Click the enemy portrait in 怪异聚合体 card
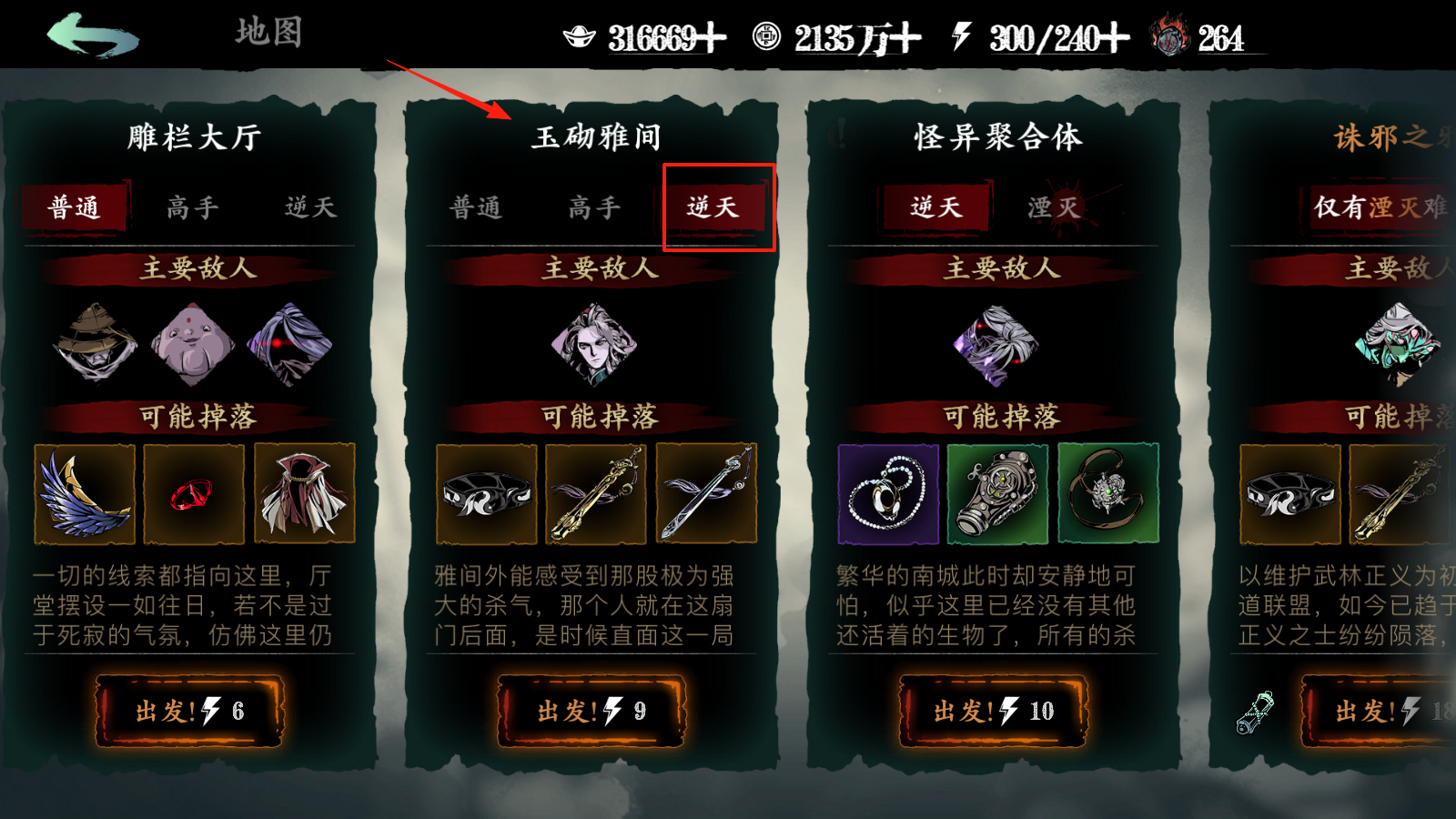 [997, 346]
